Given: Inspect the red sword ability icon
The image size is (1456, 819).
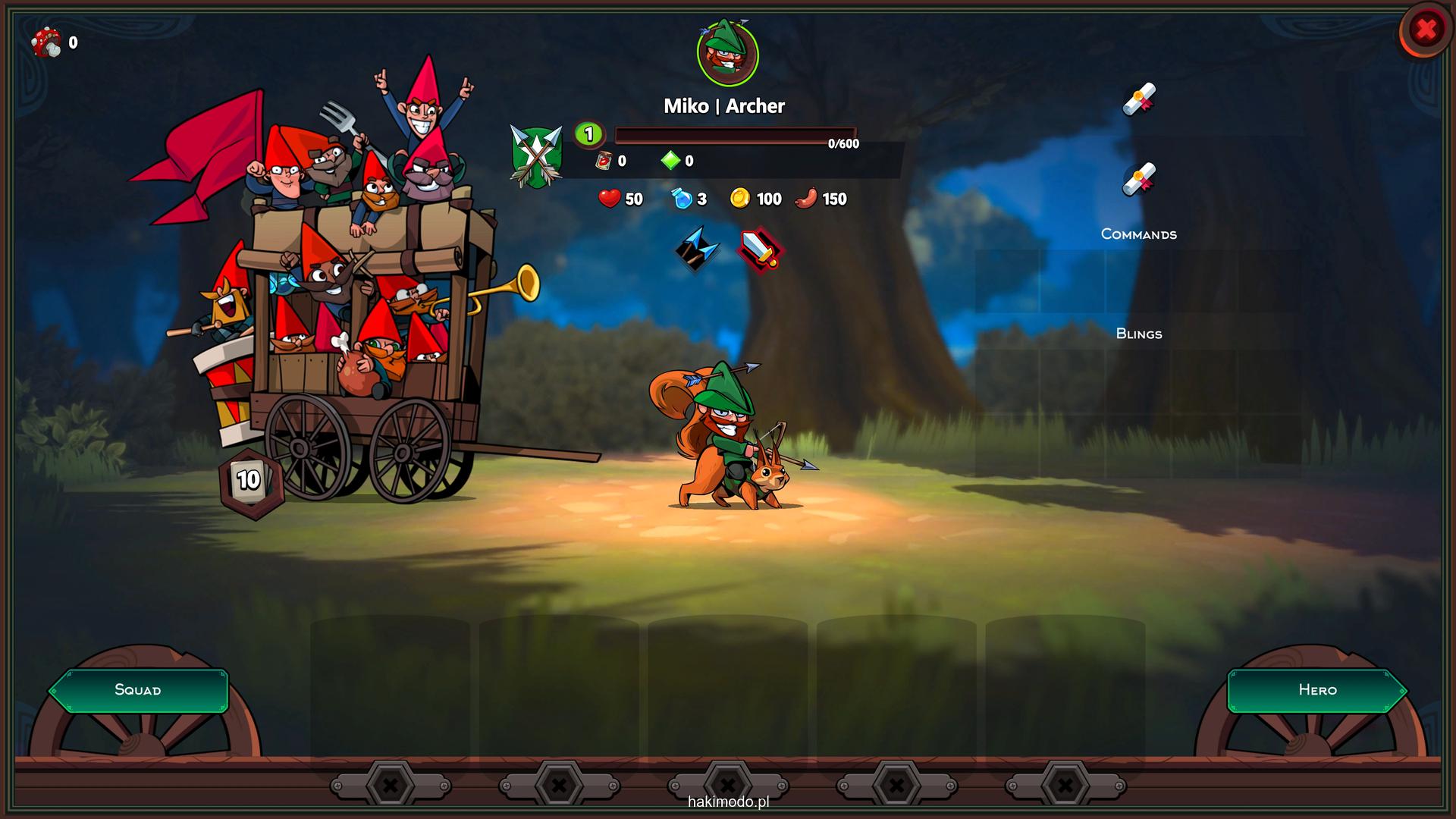Looking at the screenshot, I should [760, 249].
